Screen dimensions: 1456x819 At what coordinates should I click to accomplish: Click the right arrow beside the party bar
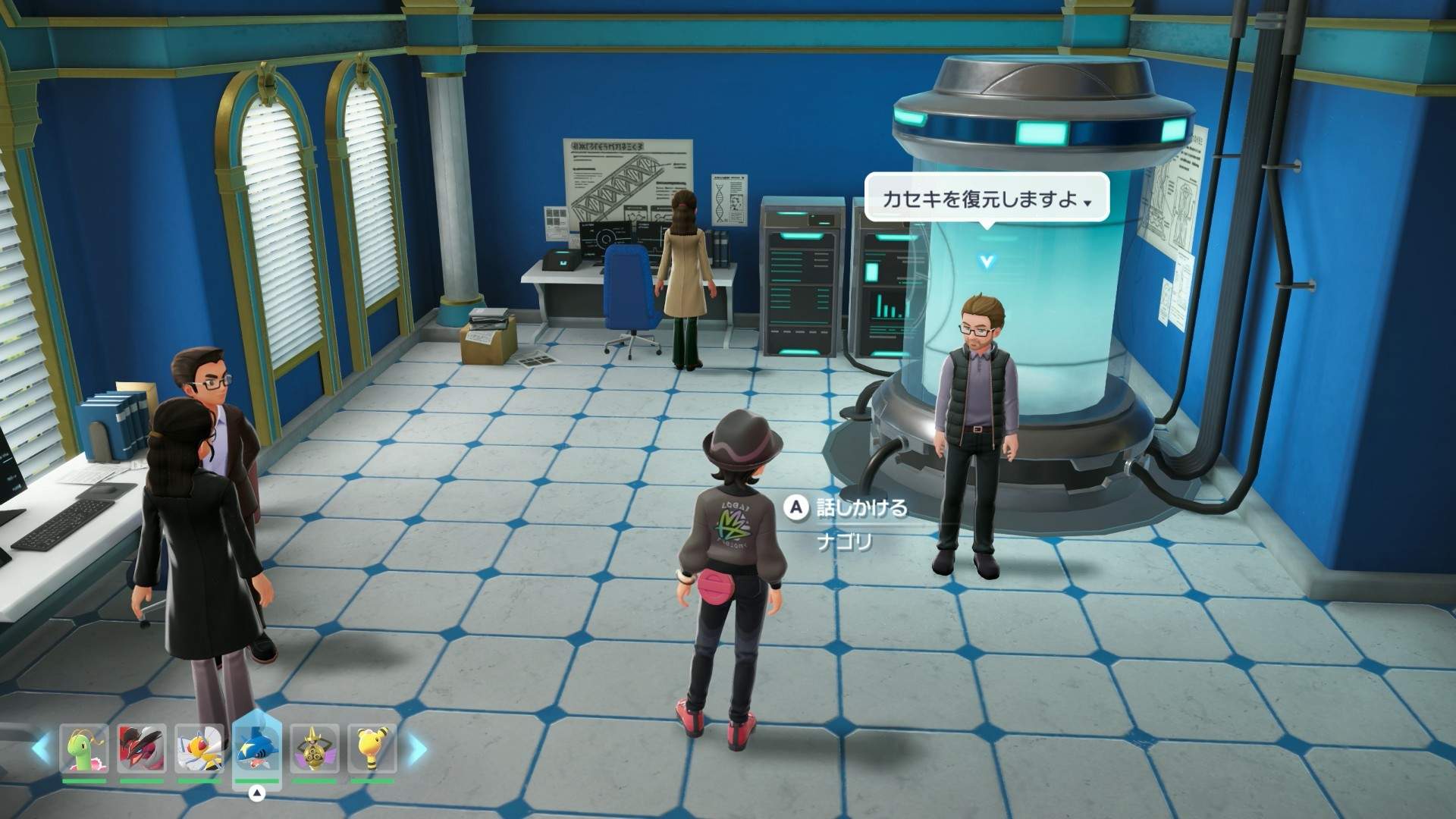417,749
